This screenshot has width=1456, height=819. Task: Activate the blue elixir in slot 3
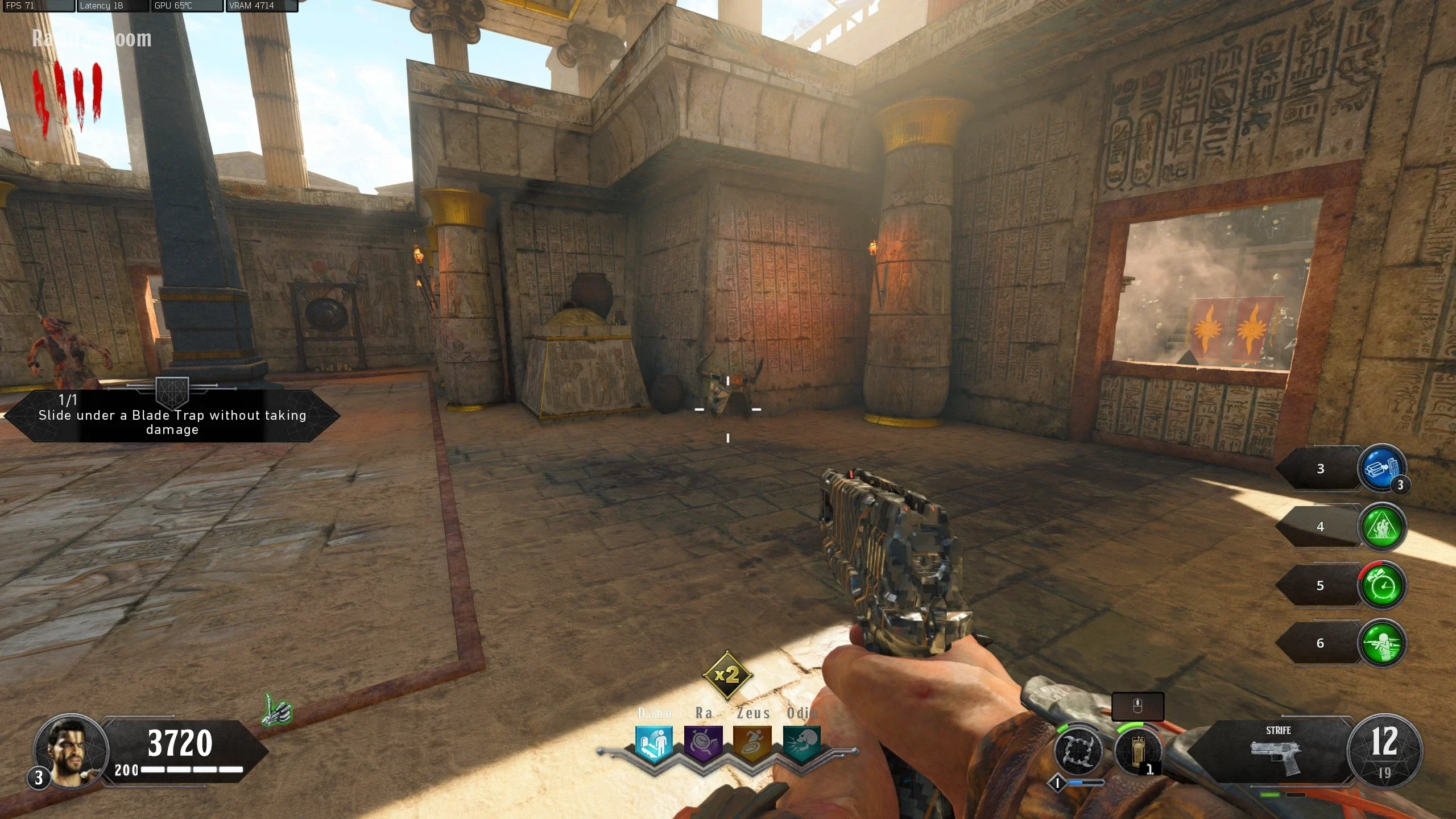[1382, 469]
